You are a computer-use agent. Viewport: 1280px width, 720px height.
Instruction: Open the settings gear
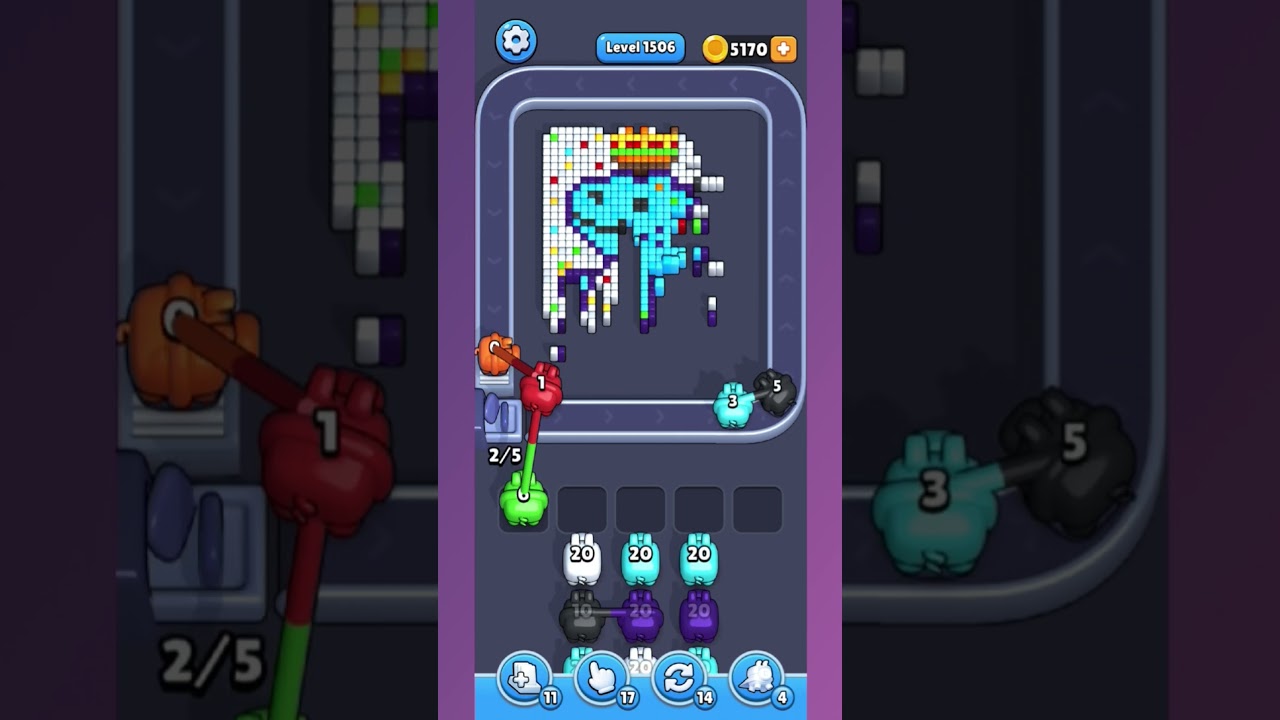pos(516,42)
